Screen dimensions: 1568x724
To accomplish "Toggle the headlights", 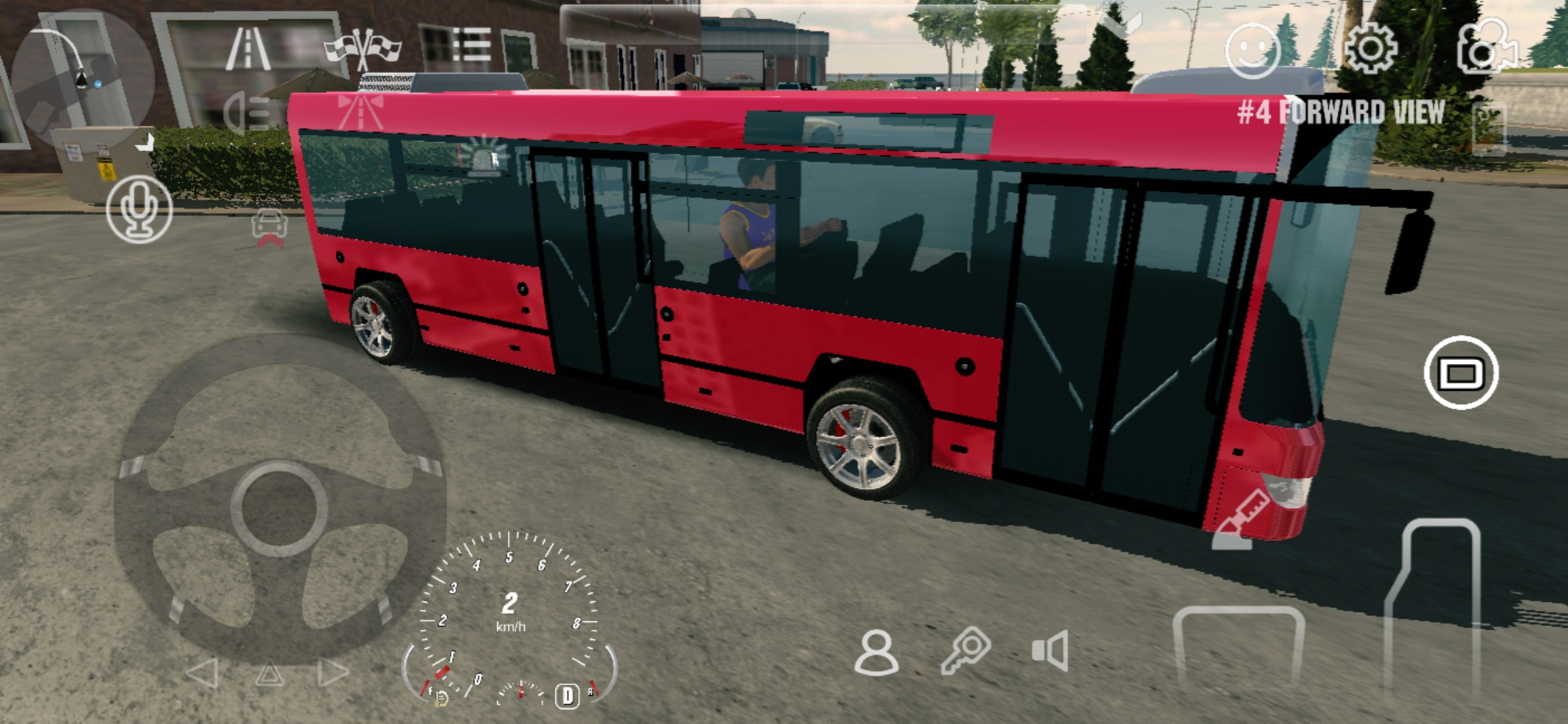I will point(245,113).
